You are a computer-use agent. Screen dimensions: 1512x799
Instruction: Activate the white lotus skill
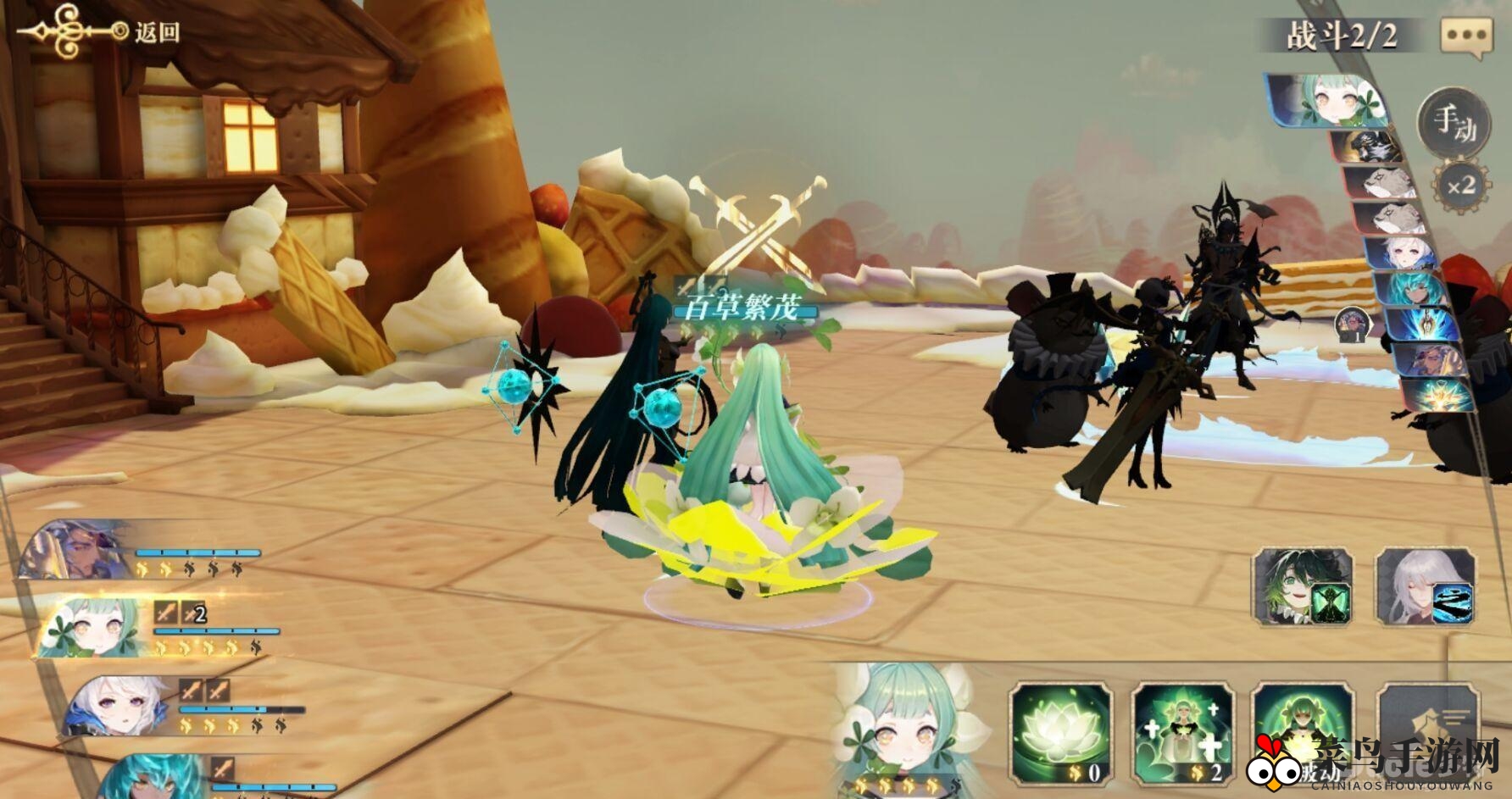click(x=1061, y=734)
